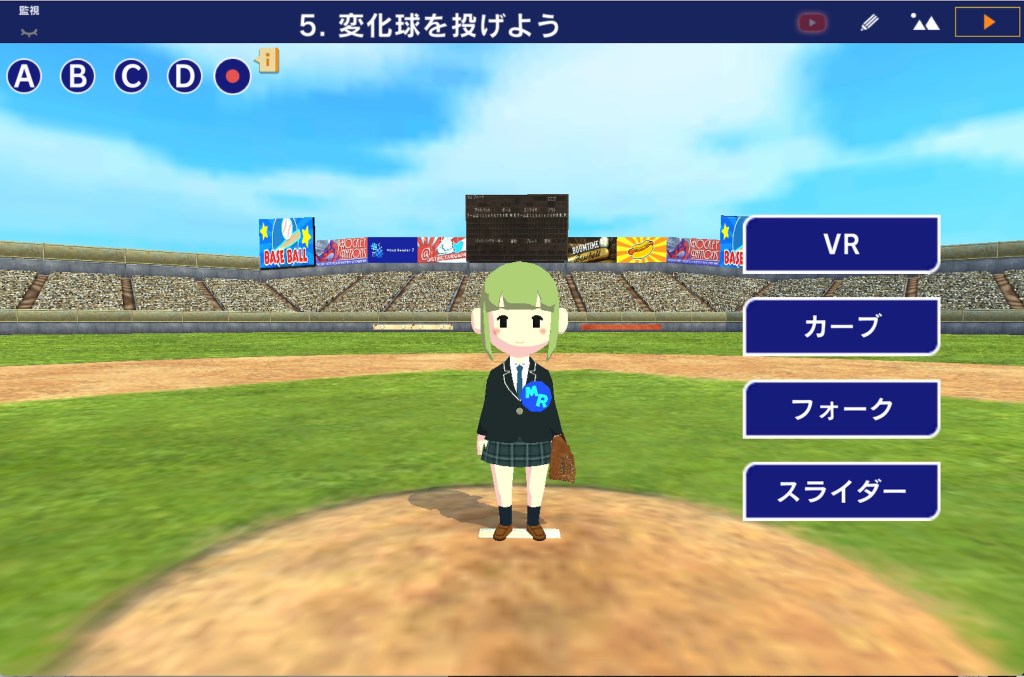Activate the red dot record button
The image size is (1024, 677).
click(233, 76)
